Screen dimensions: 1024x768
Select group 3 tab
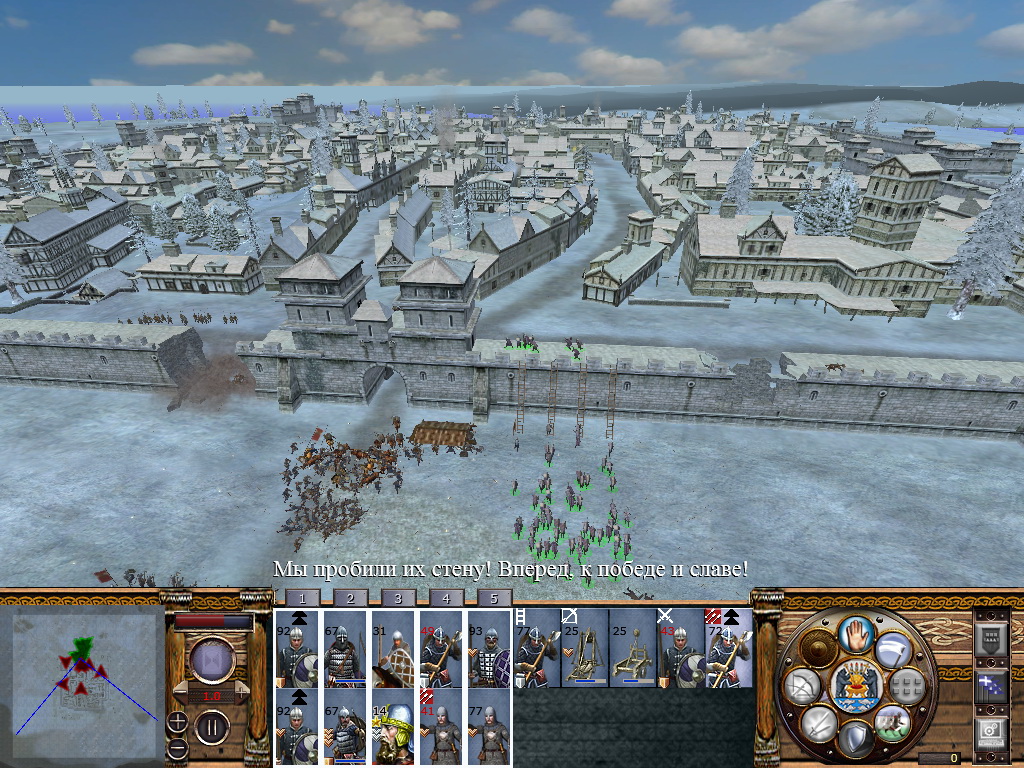pos(398,598)
